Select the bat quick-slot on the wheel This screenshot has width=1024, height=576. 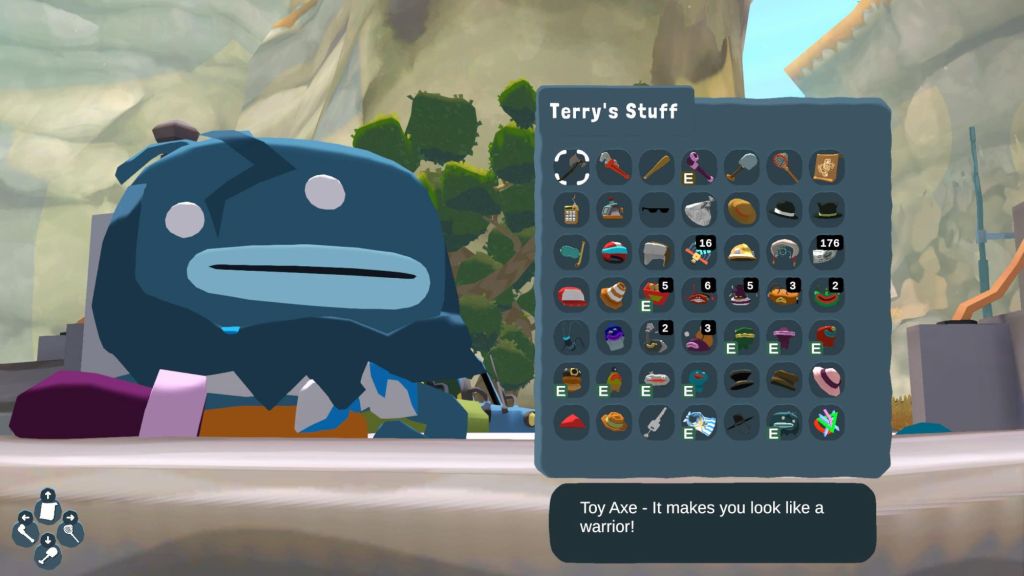click(x=26, y=531)
